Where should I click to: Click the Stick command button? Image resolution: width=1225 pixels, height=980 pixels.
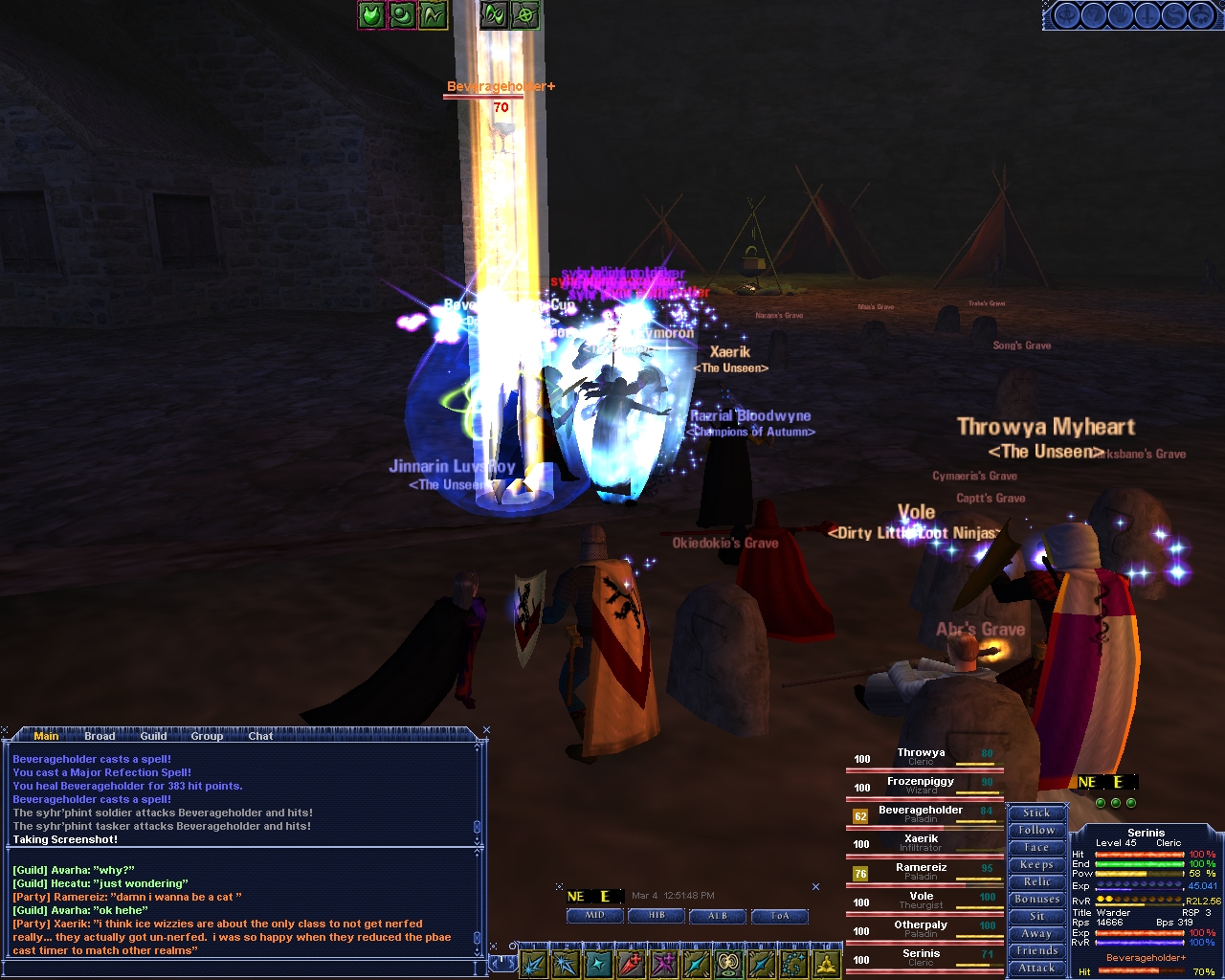1036,813
